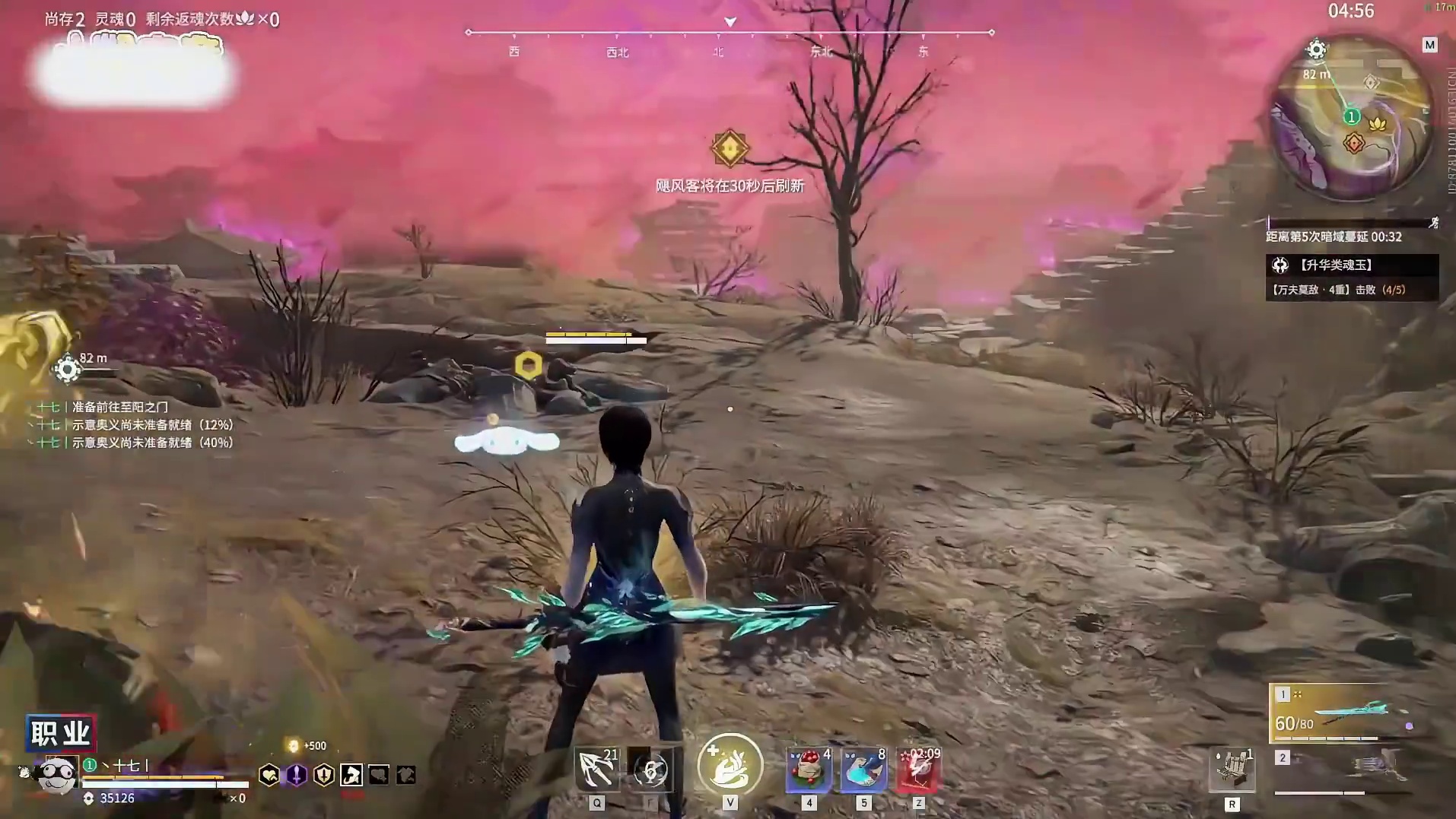Image resolution: width=1456 pixels, height=819 pixels.
Task: Click the purple sword soul jade icon
Action: [296, 775]
